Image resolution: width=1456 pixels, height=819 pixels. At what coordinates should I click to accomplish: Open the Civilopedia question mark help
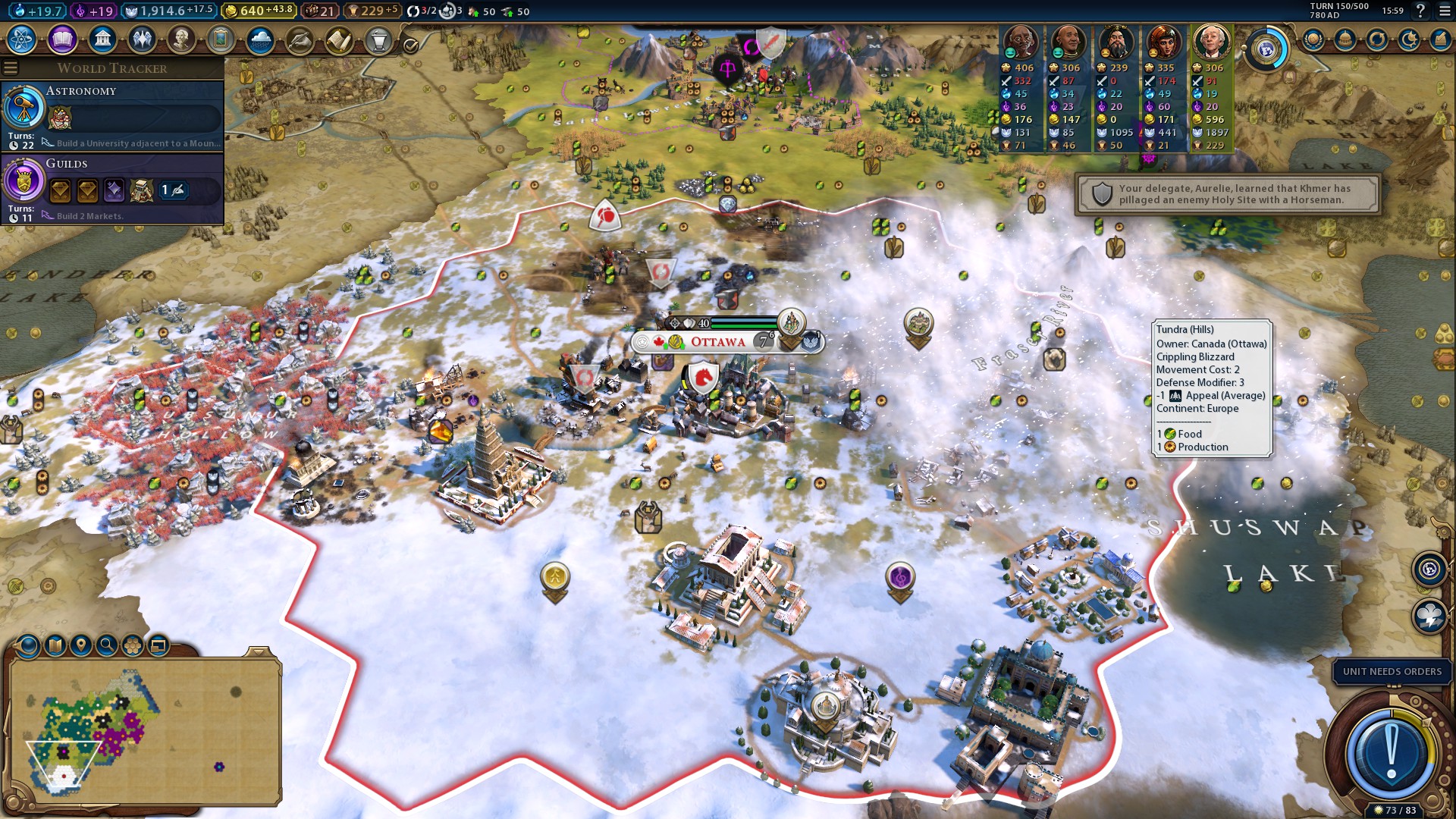(1420, 11)
